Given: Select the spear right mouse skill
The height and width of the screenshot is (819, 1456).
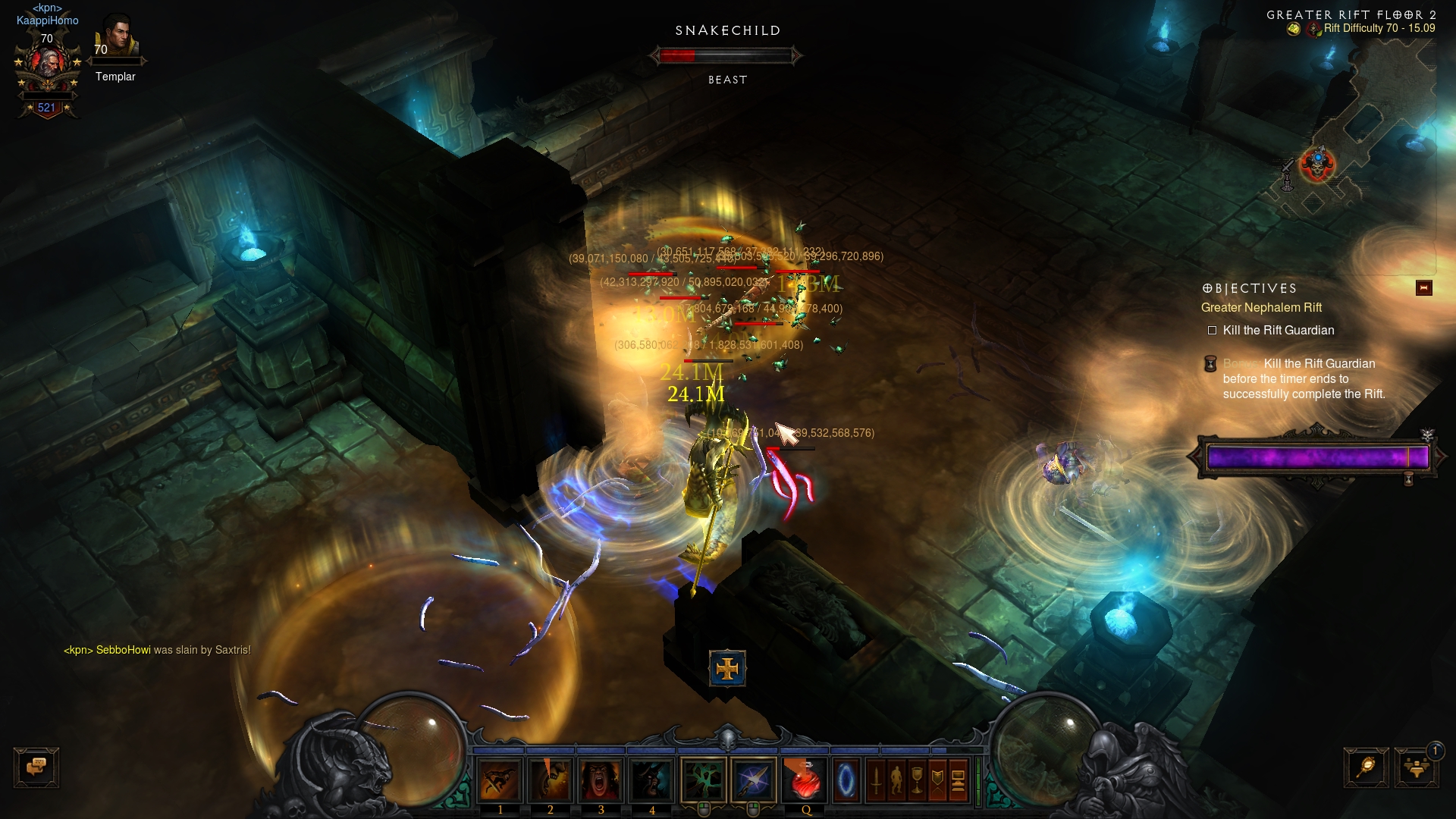Looking at the screenshot, I should pos(754,780).
